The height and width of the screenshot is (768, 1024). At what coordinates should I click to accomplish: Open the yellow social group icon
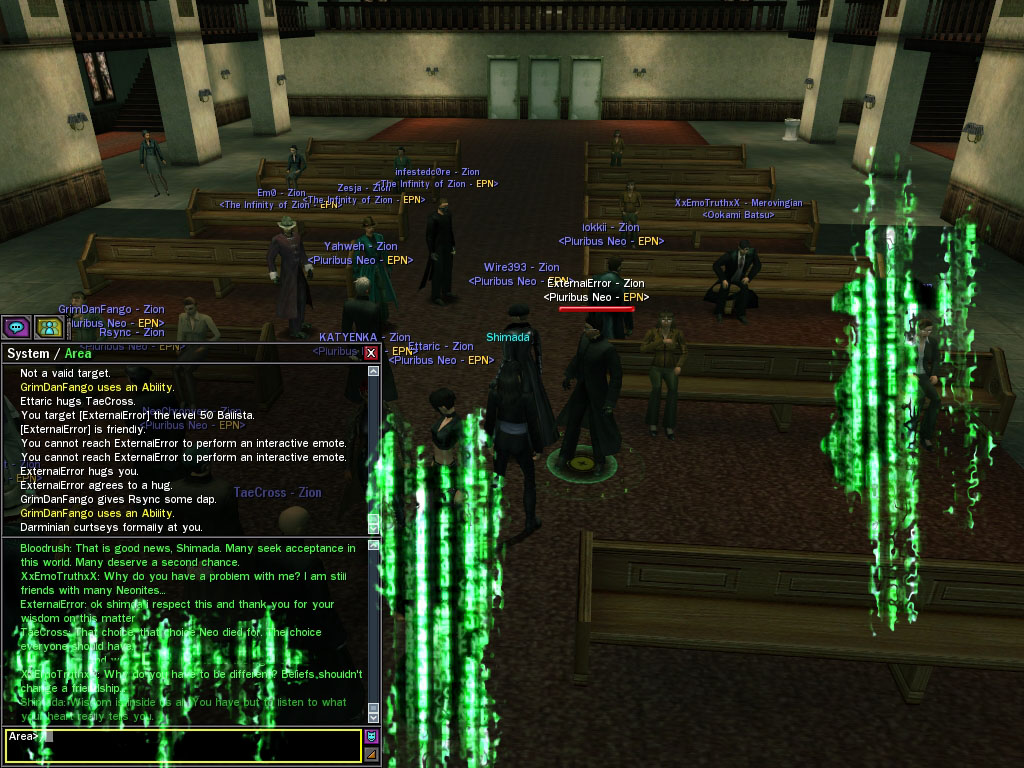pos(48,327)
